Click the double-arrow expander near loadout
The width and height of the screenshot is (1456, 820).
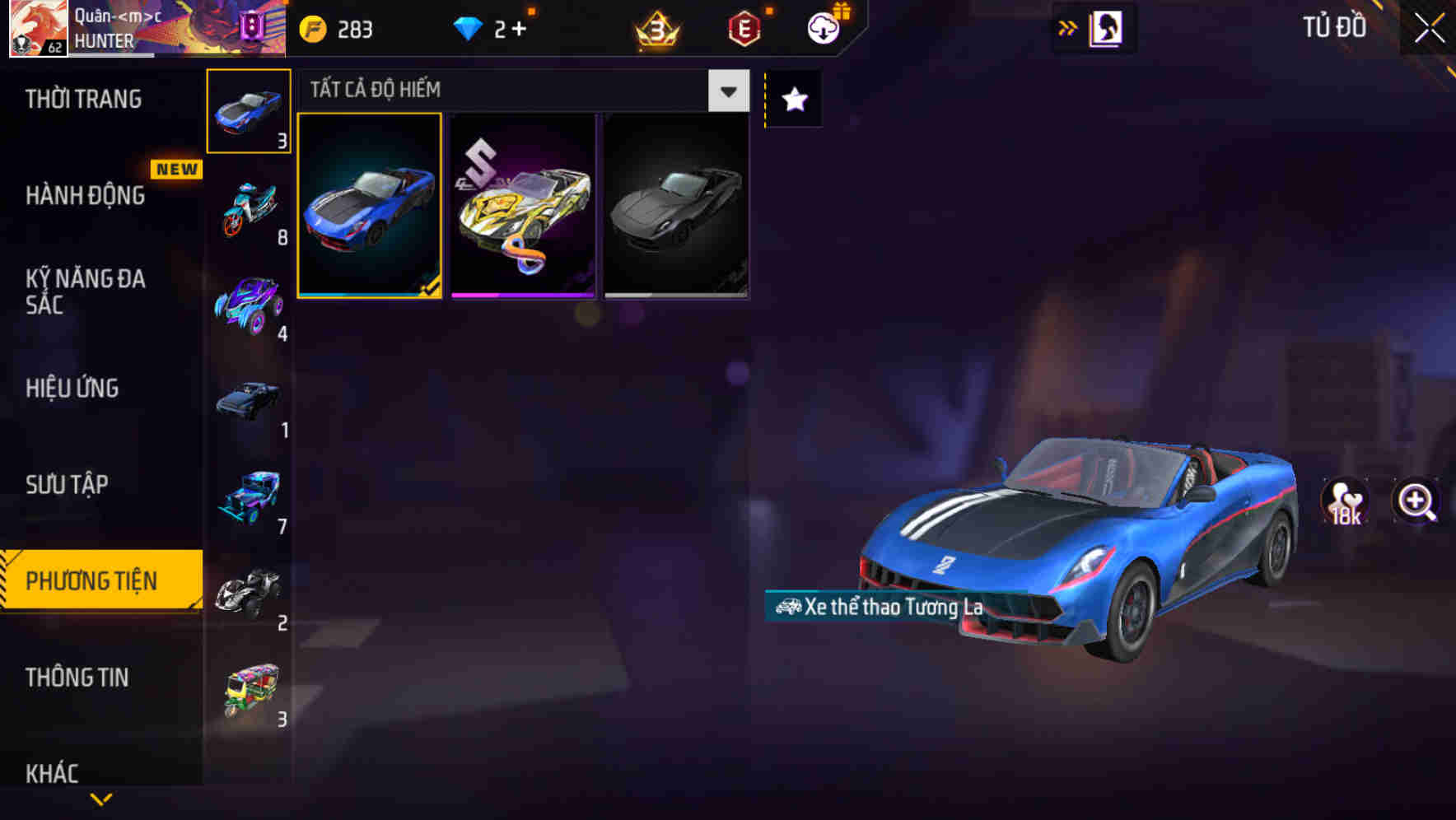[1067, 27]
